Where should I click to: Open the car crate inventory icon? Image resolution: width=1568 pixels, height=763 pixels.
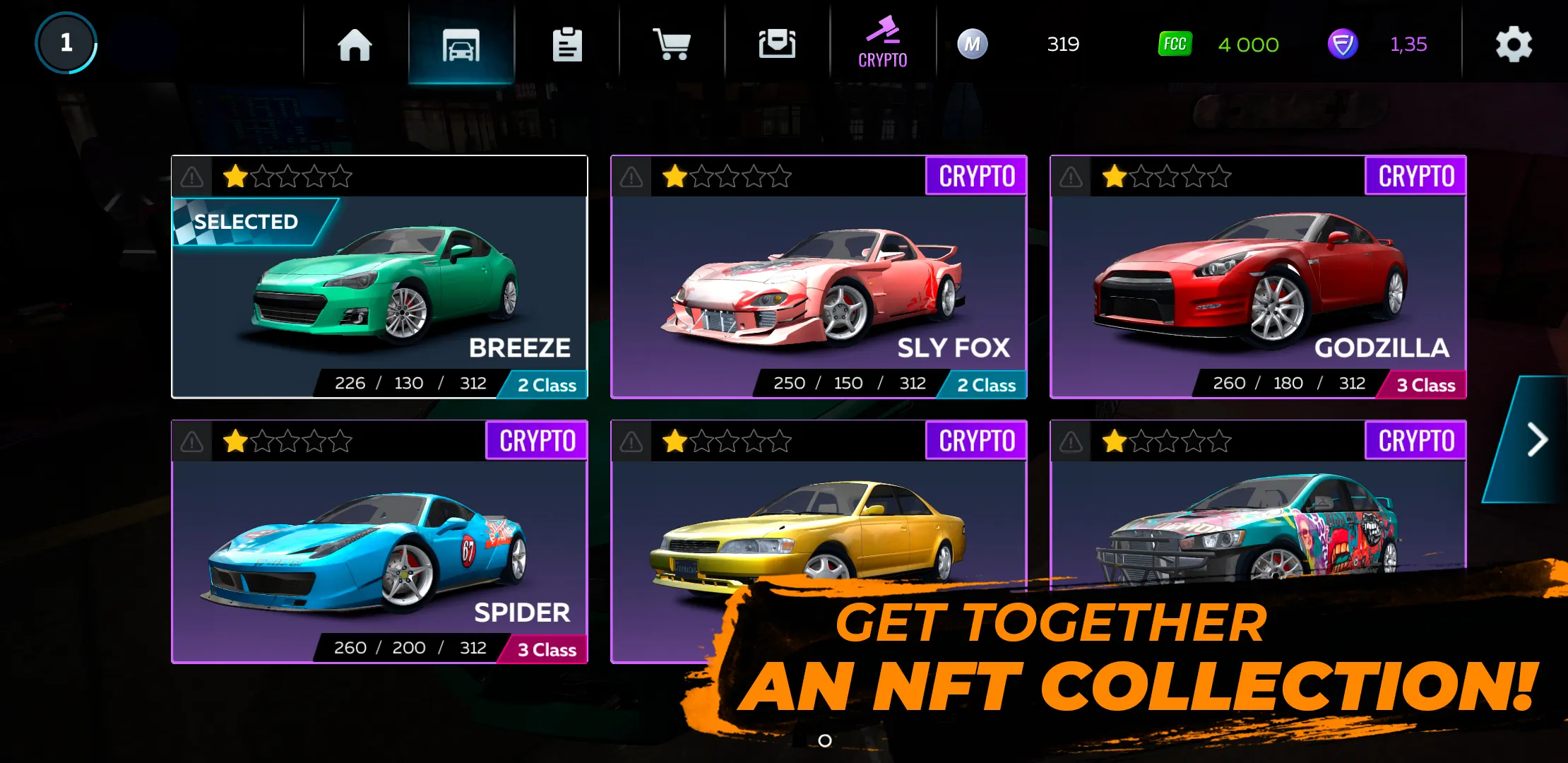coord(777,44)
